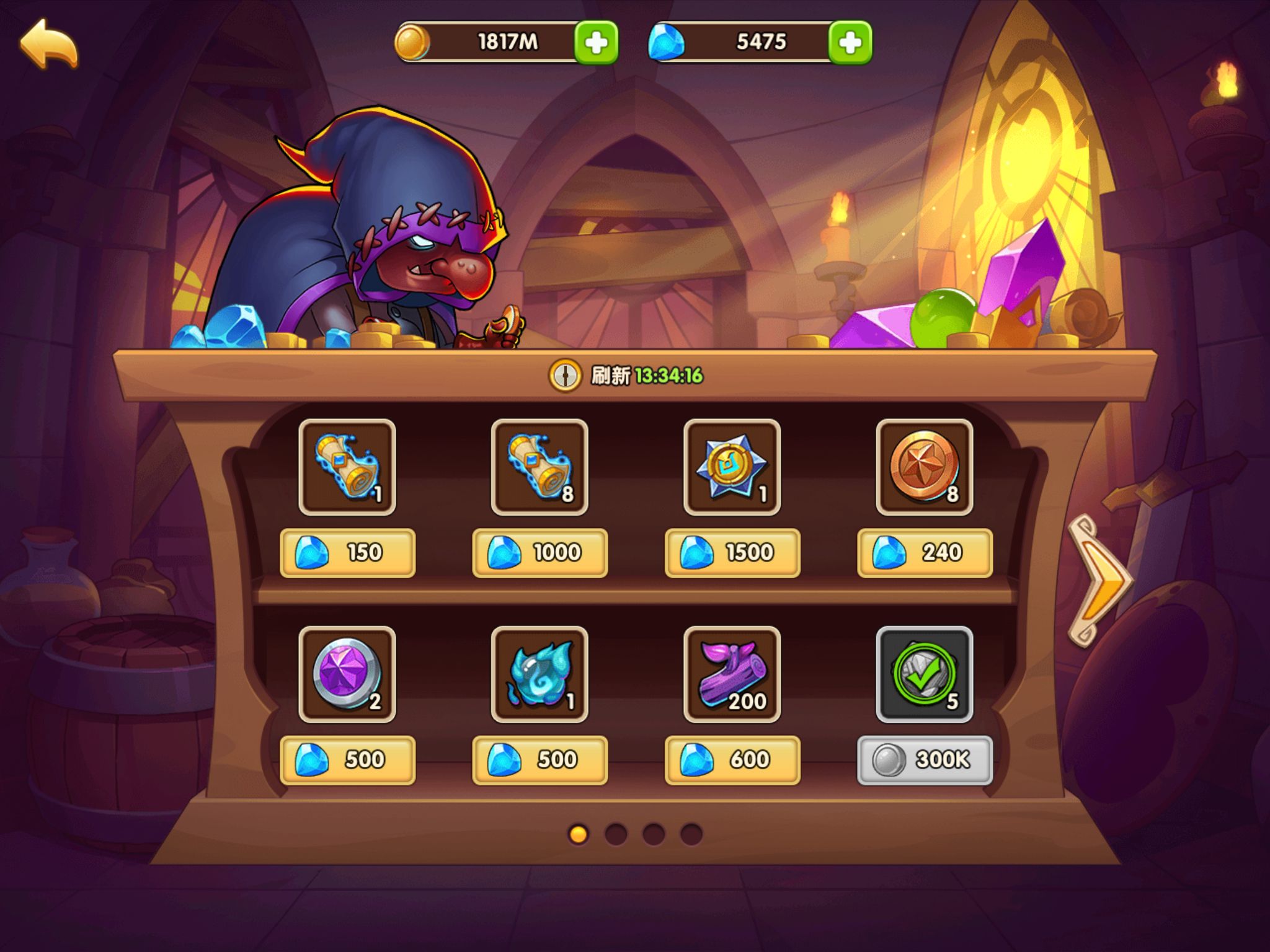Open the refresh timer clock icon

coord(564,376)
